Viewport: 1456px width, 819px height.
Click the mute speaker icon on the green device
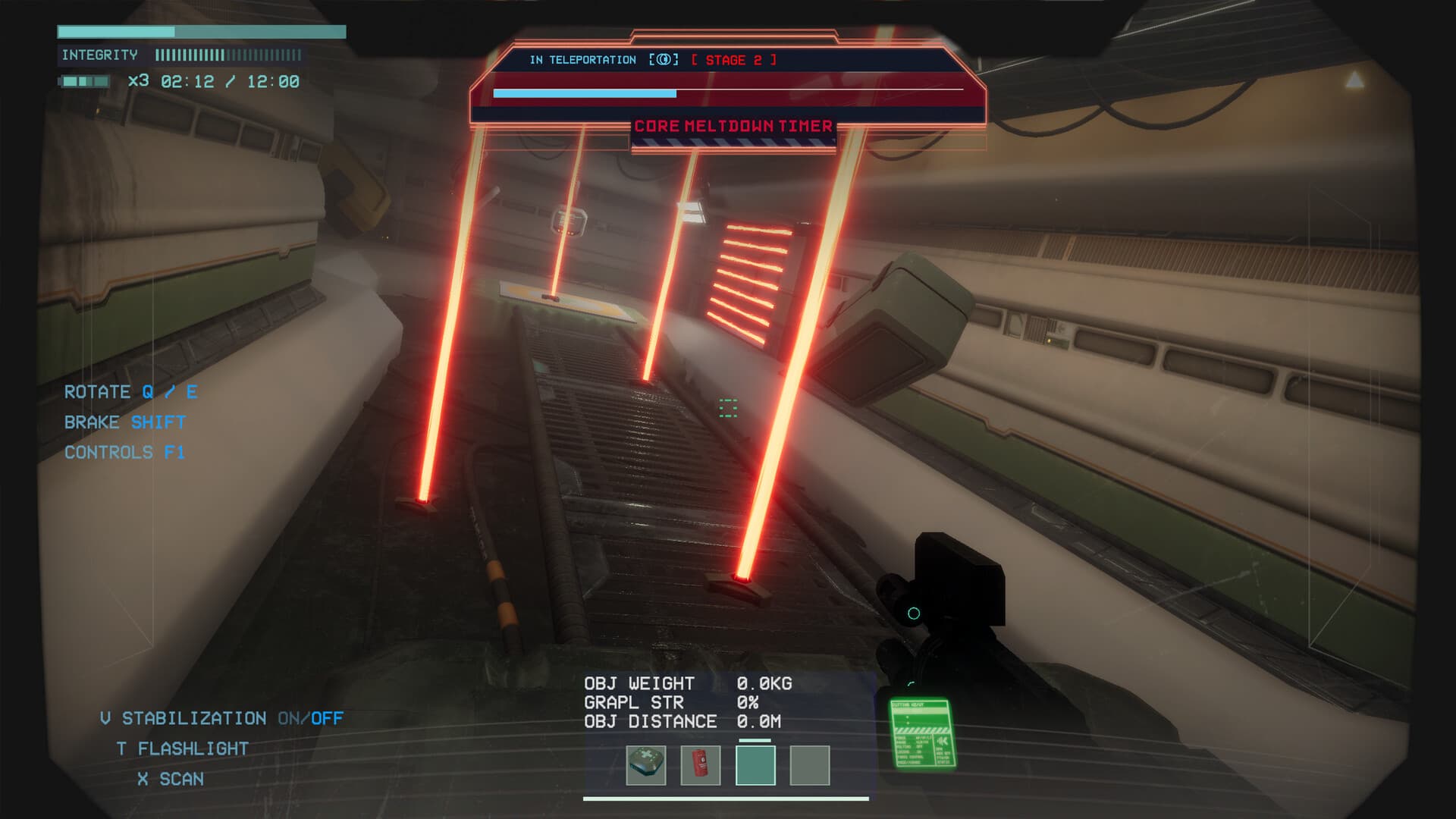click(942, 742)
